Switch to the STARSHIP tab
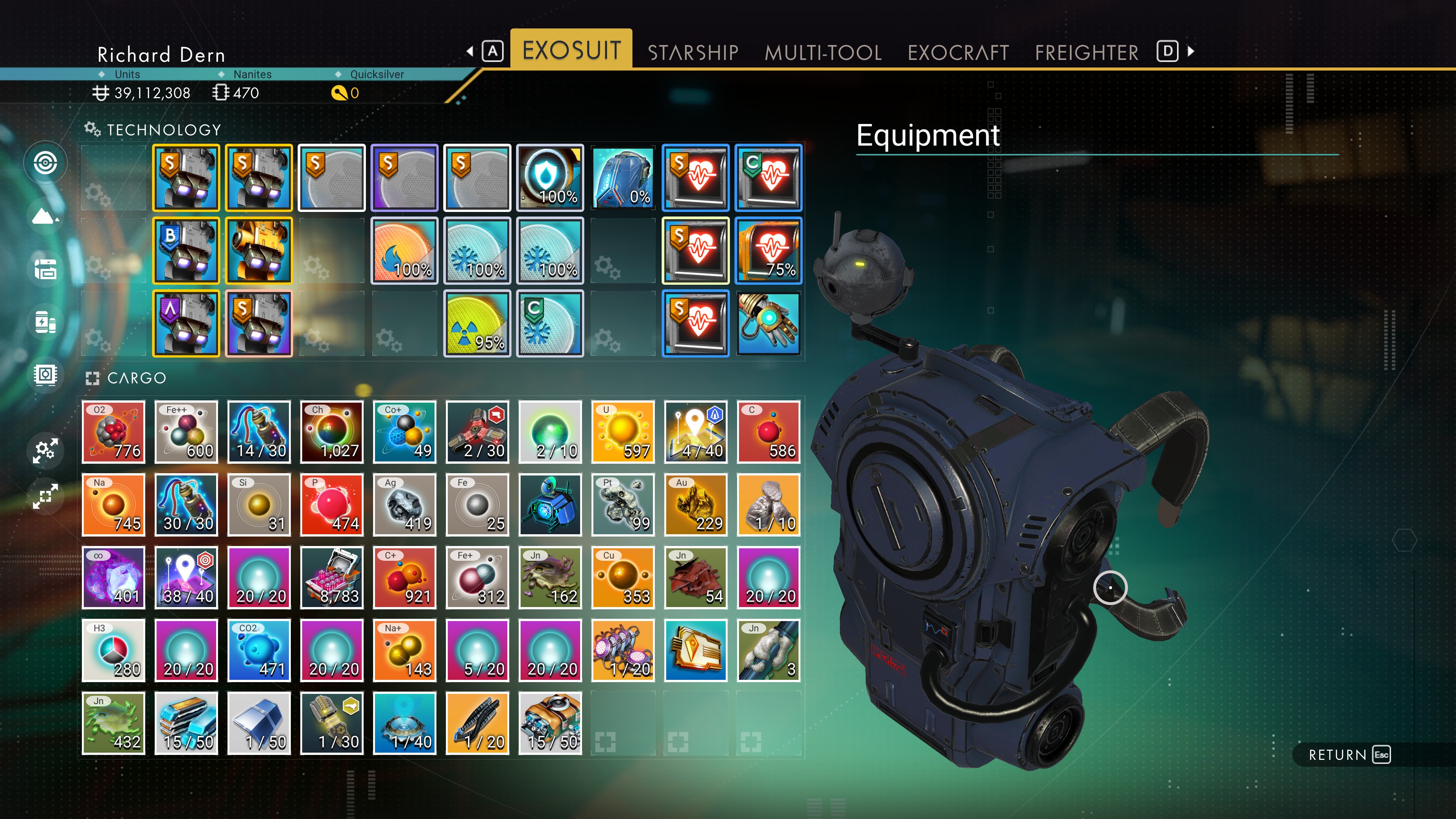Viewport: 1456px width, 819px height. pos(693,52)
